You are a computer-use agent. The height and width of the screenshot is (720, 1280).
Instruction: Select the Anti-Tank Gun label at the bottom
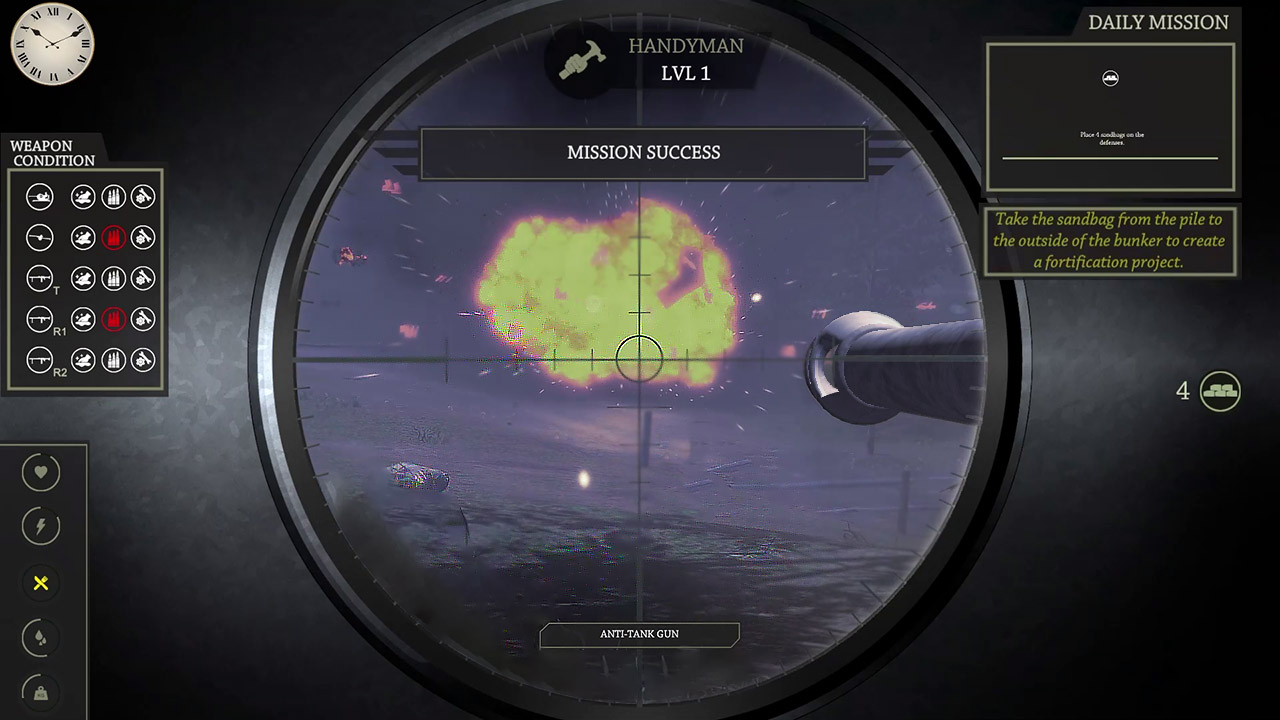coord(639,634)
